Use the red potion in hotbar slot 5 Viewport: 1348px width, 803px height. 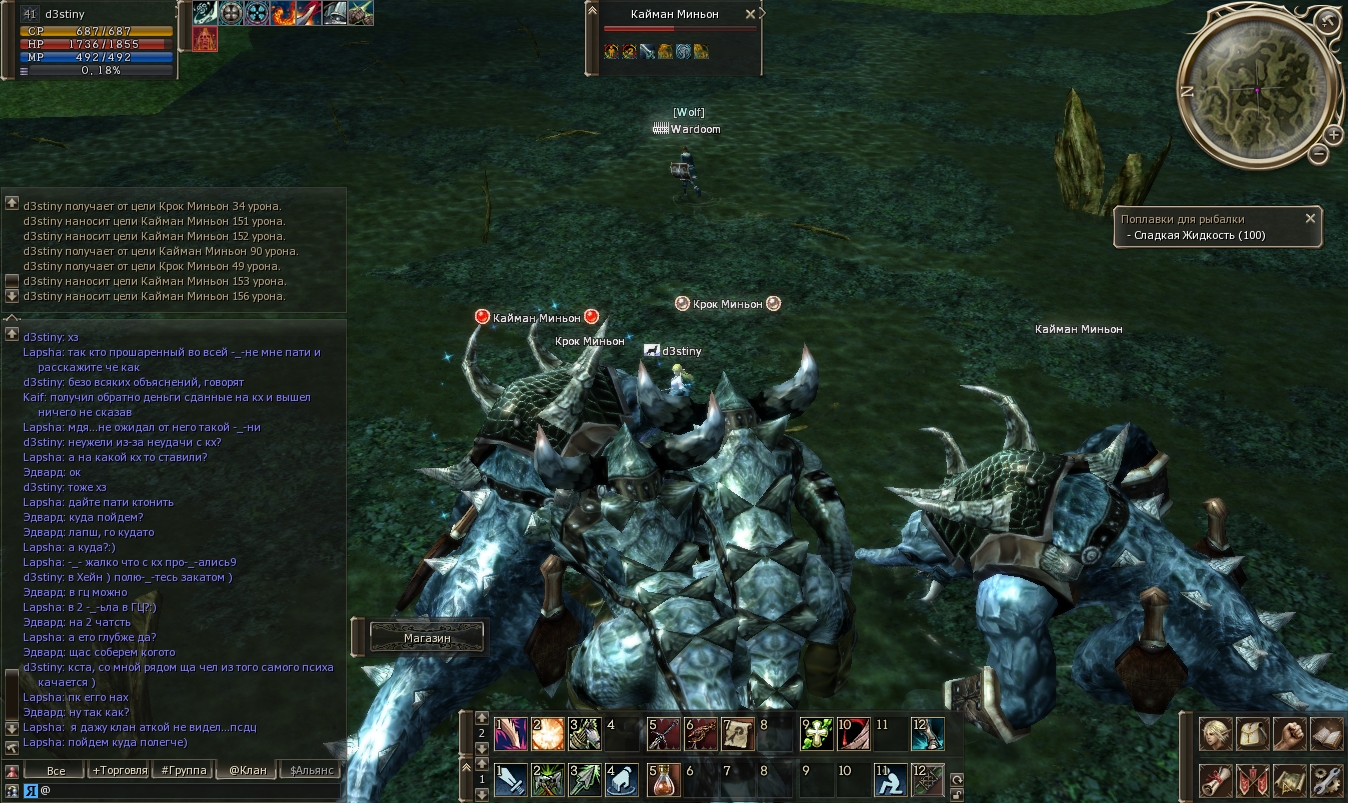[x=663, y=780]
